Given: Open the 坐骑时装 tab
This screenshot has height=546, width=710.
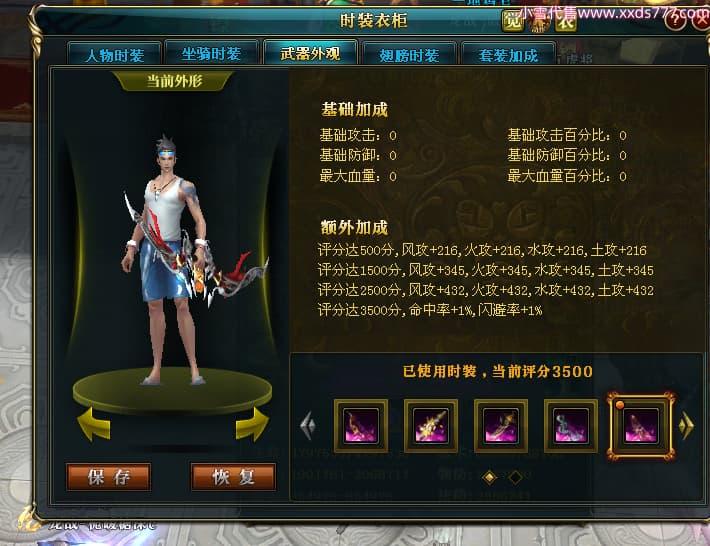Looking at the screenshot, I should point(210,55).
